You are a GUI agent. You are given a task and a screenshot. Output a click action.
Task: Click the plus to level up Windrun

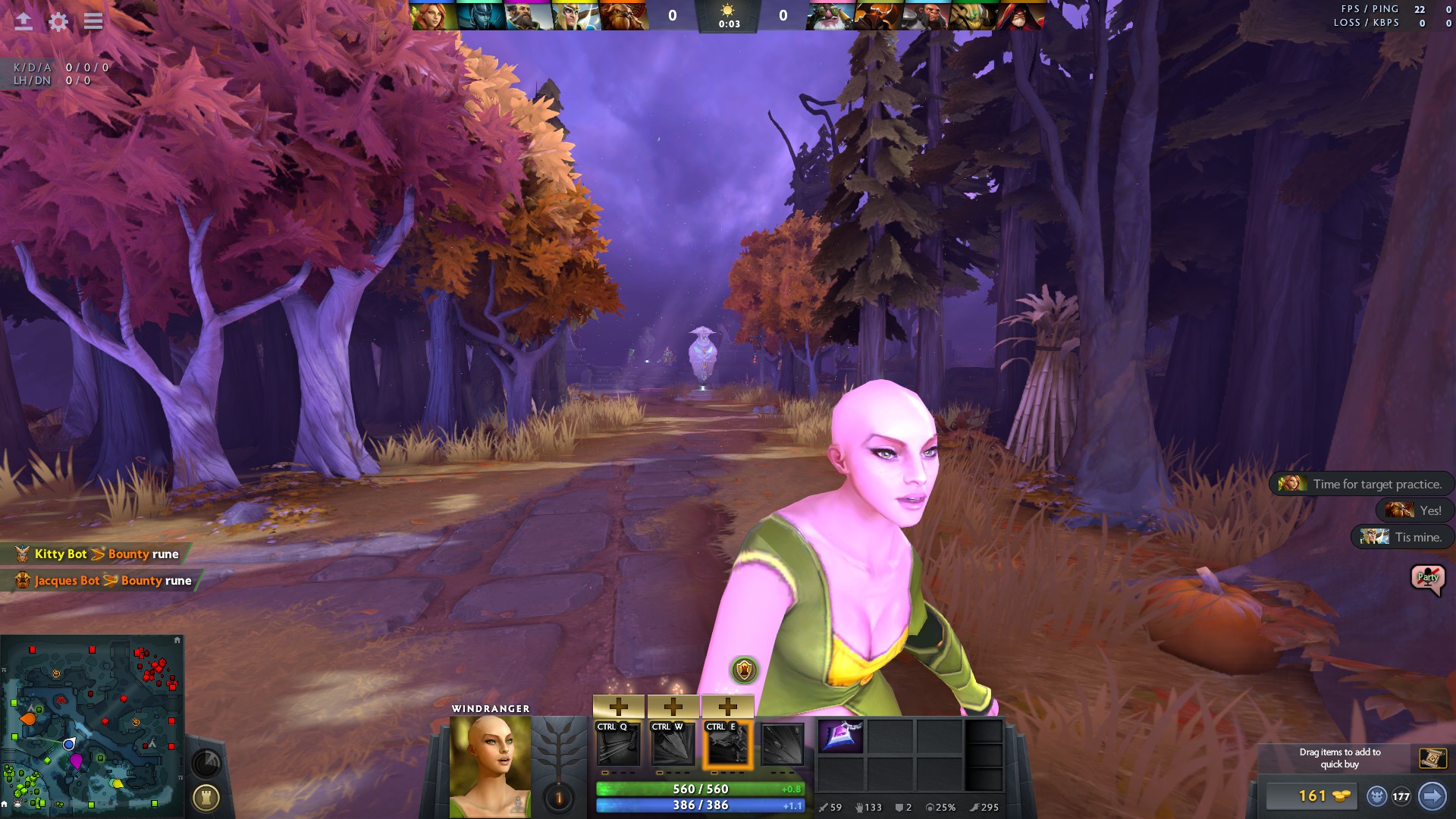coord(728,706)
